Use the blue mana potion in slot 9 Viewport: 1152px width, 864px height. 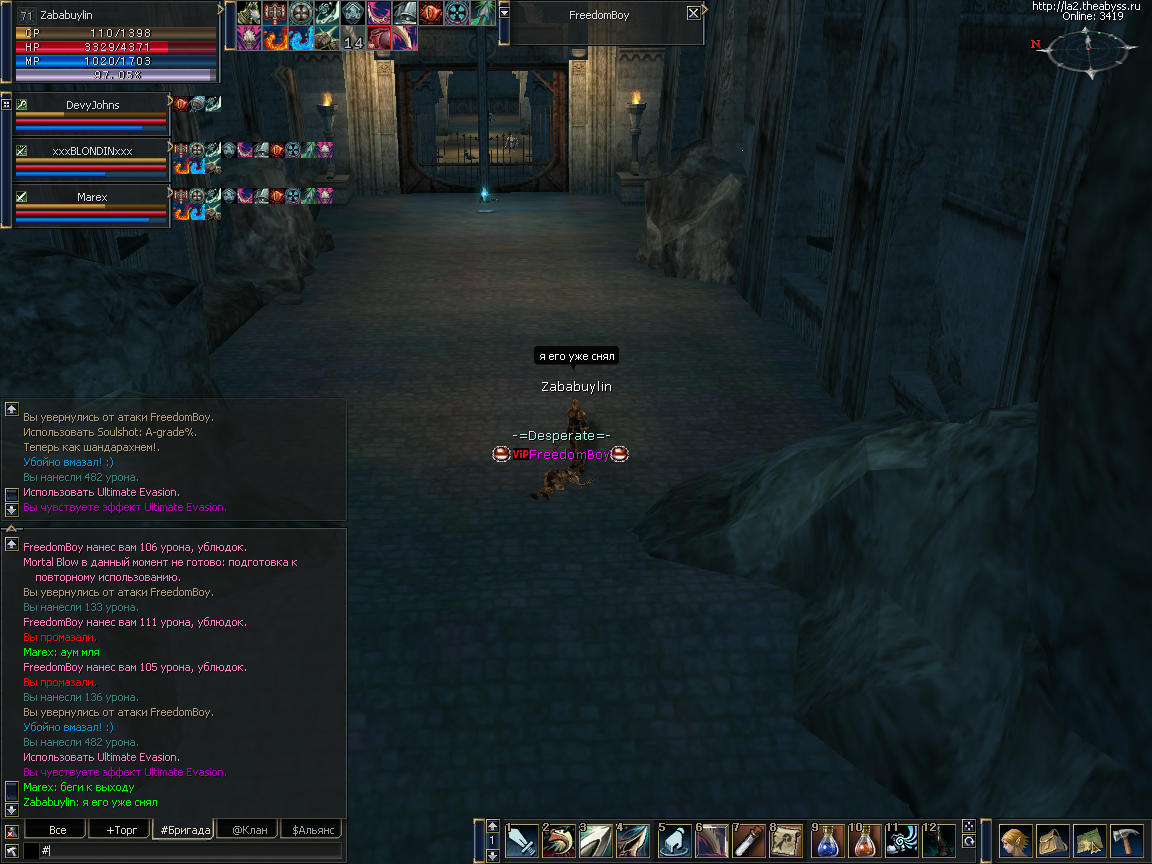(828, 841)
